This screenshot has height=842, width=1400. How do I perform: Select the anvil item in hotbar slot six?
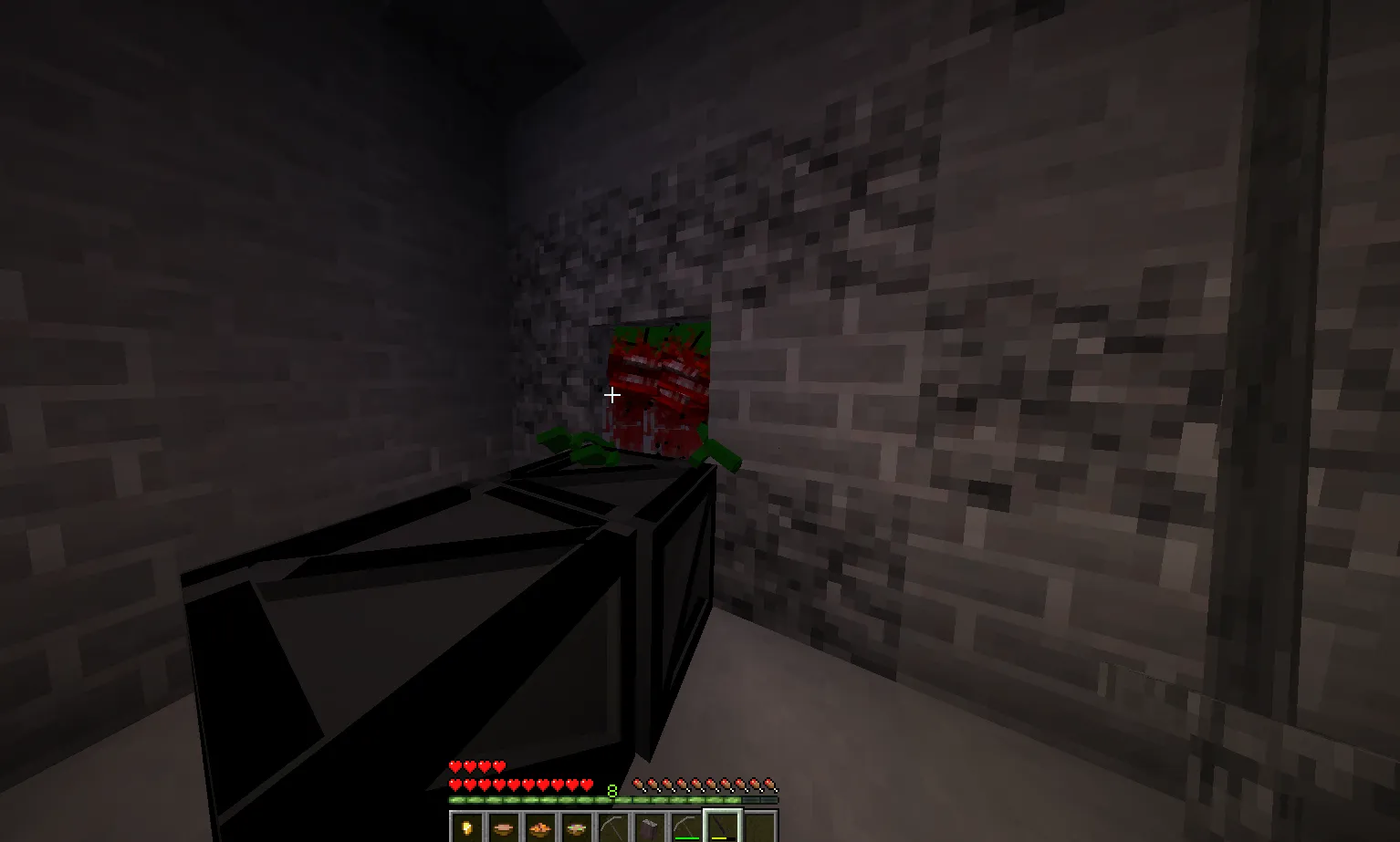pyautogui.click(x=650, y=826)
